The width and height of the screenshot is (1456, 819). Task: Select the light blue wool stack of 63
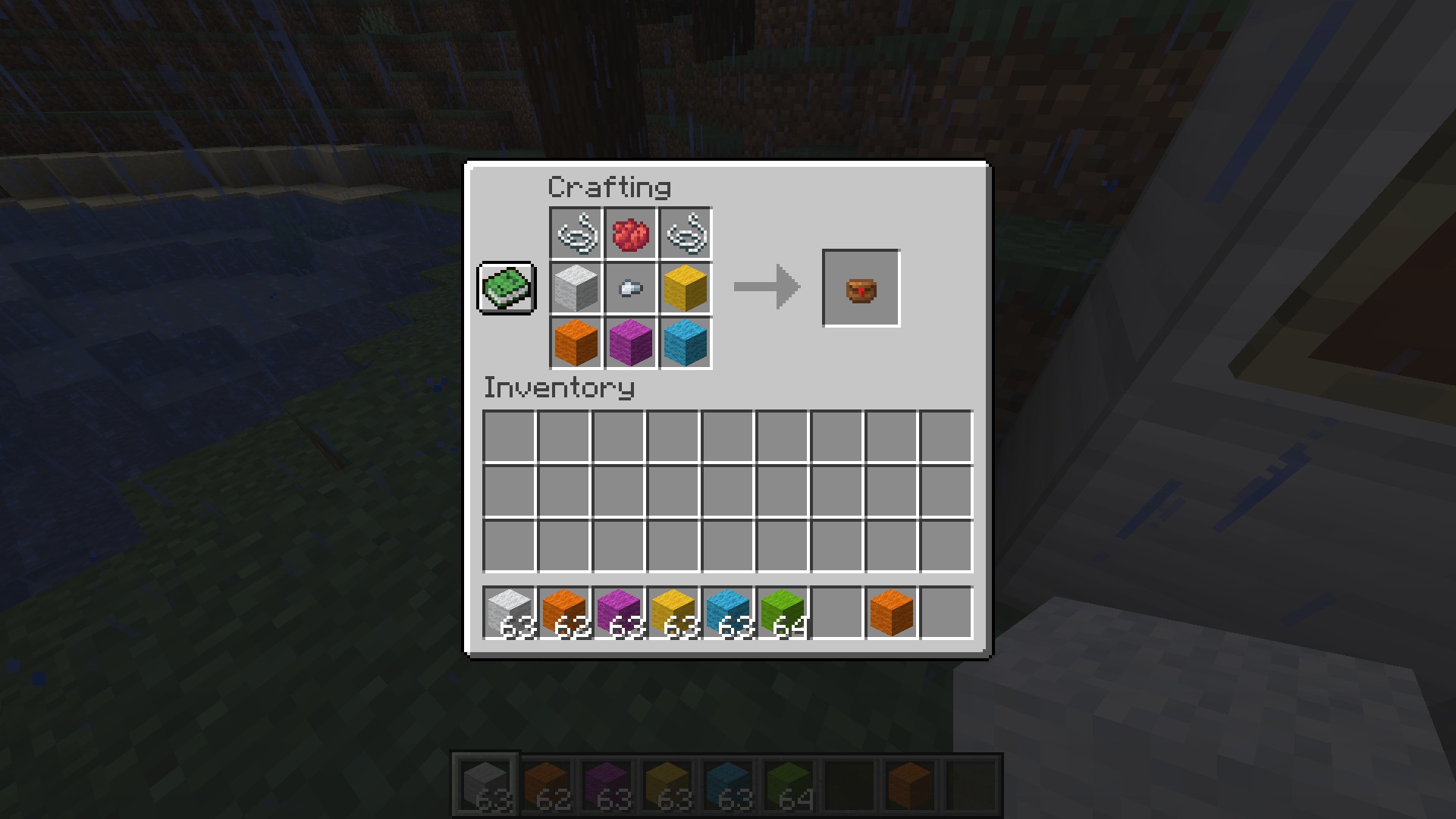click(x=728, y=613)
